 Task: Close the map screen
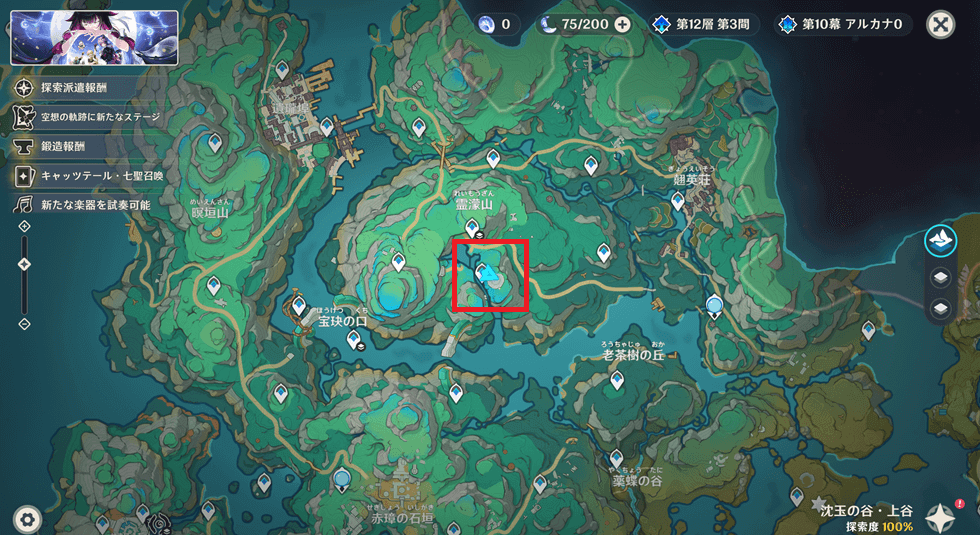[940, 25]
